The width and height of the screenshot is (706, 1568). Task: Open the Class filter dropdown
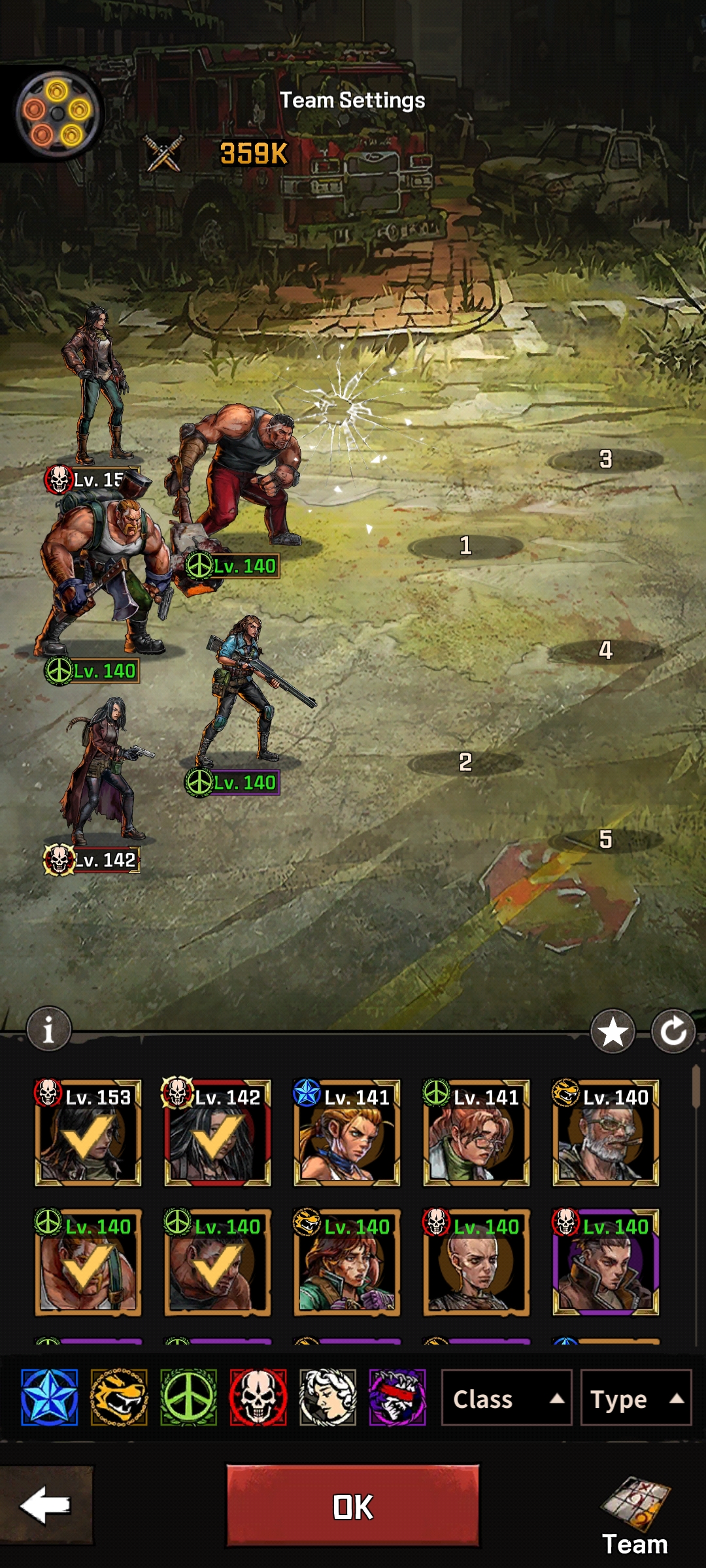pyautogui.click(x=507, y=1399)
